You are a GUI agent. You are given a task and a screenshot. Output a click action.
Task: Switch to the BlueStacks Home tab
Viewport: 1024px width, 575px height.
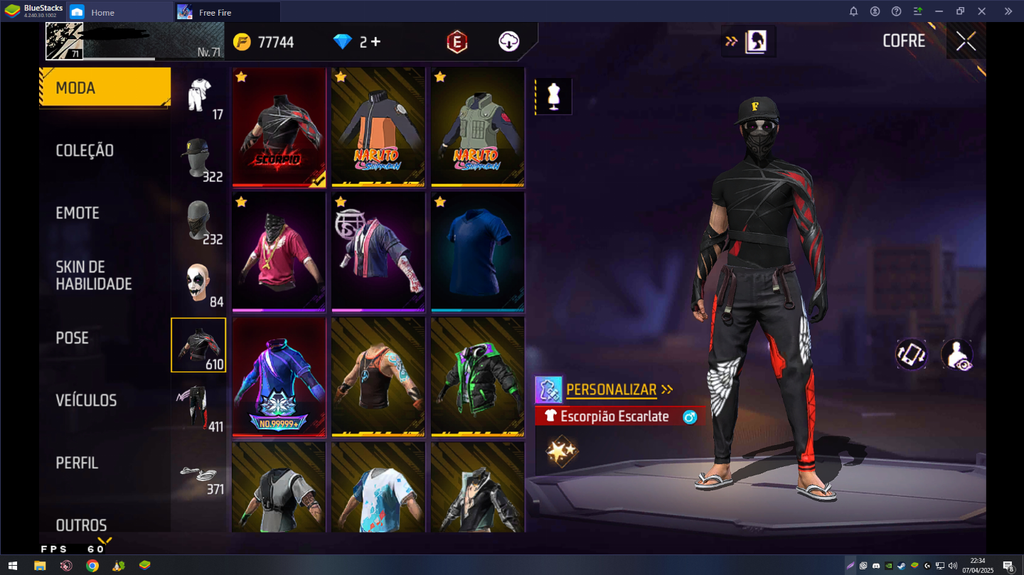coord(102,12)
